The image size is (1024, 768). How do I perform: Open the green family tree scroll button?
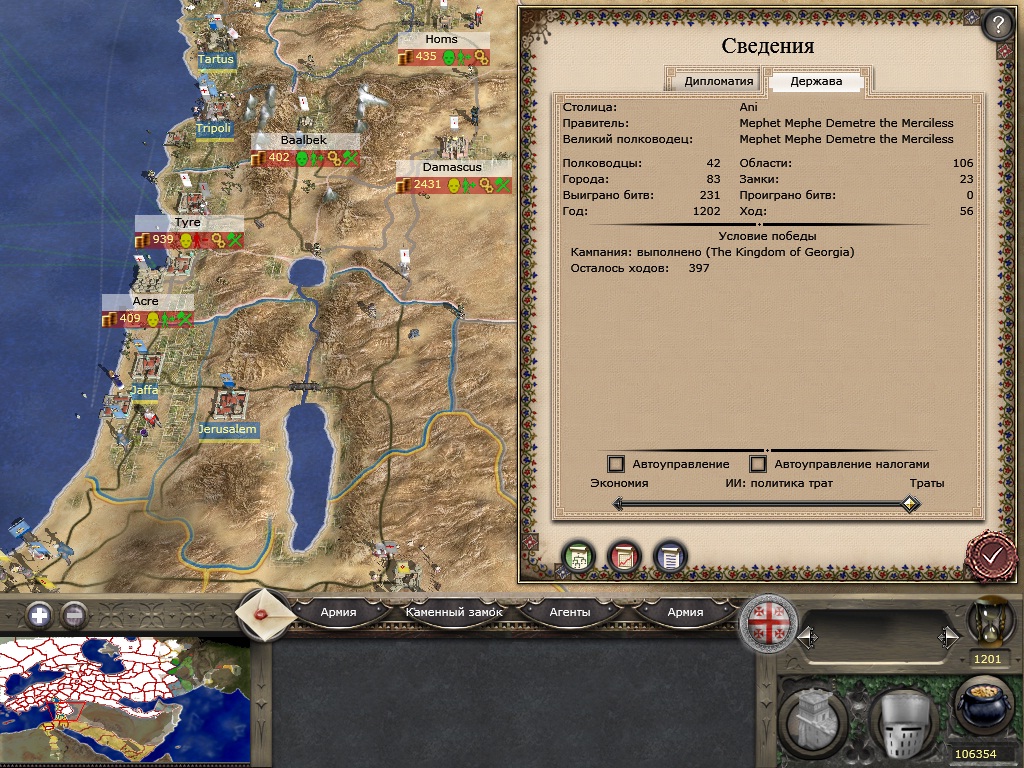[578, 557]
